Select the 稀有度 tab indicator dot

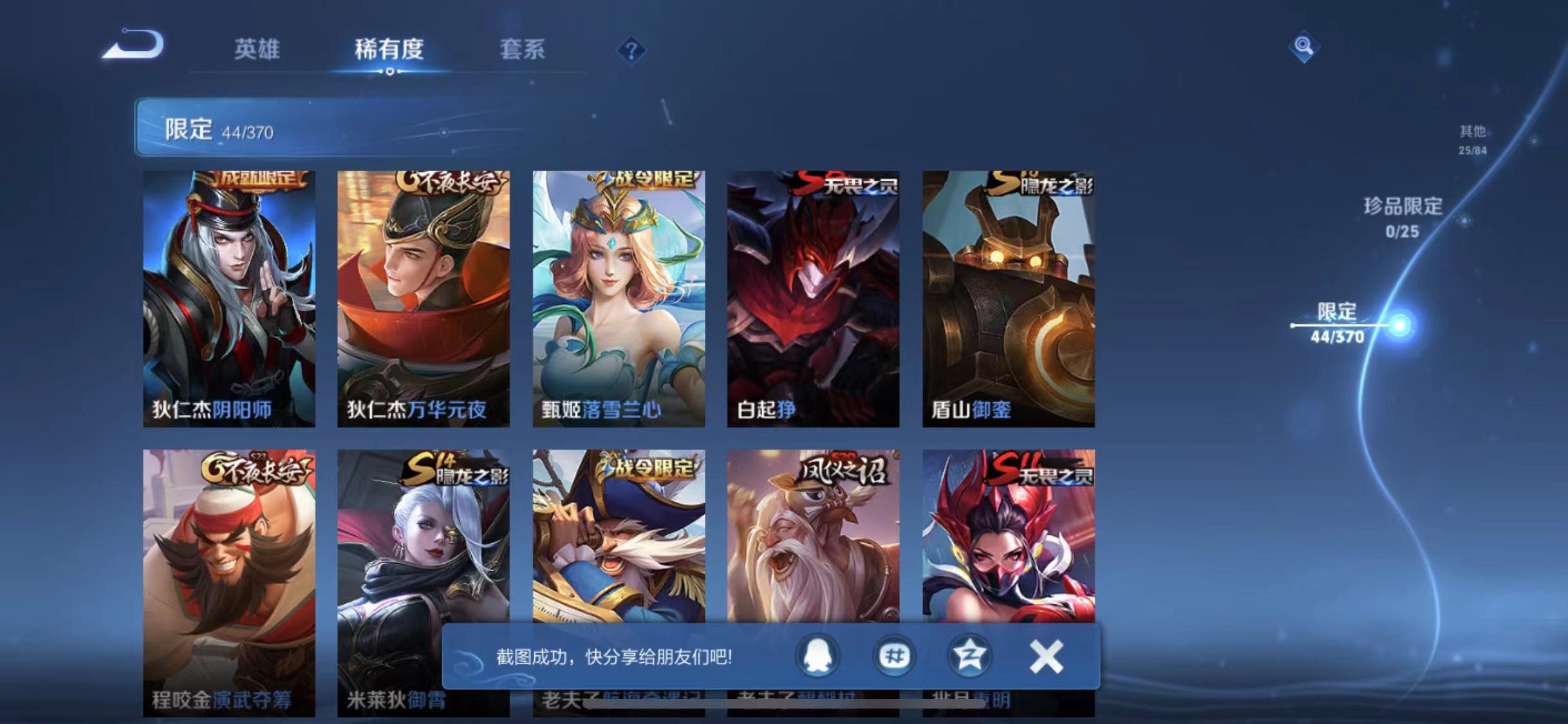[389, 73]
